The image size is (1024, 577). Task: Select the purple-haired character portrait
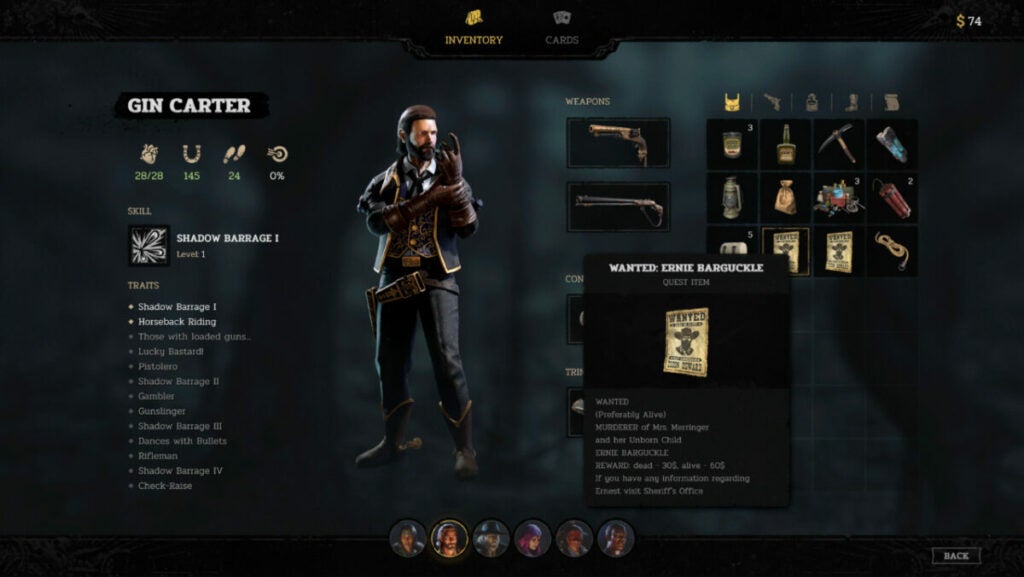(533, 539)
